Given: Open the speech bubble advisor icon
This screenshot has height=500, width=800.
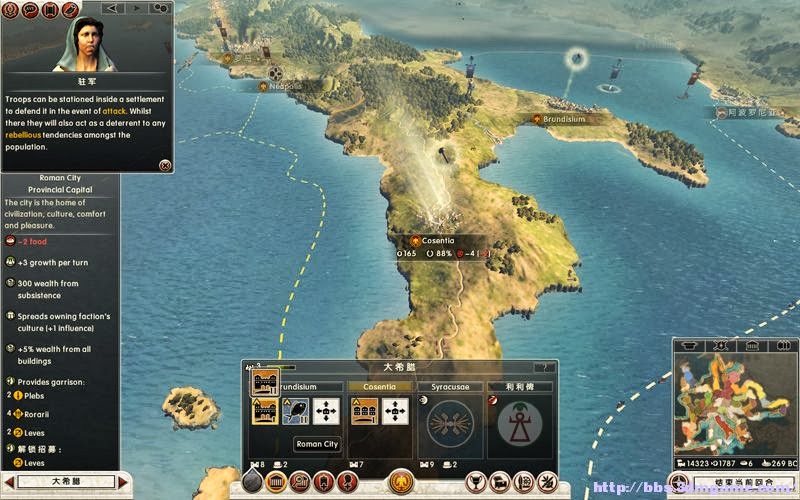Looking at the screenshot, I should click(30, 9).
